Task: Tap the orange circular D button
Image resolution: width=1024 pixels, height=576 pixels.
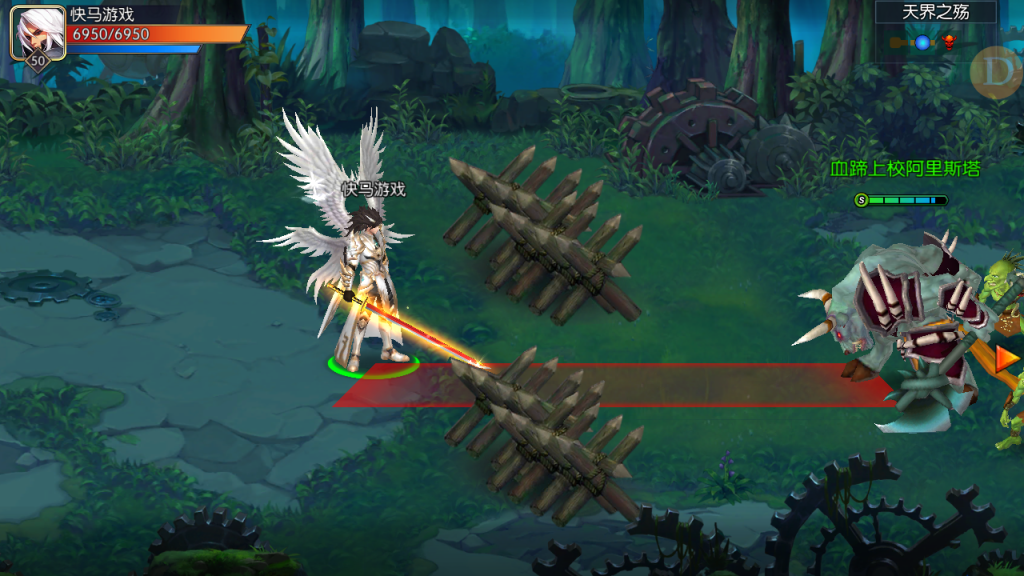Action: [996, 70]
